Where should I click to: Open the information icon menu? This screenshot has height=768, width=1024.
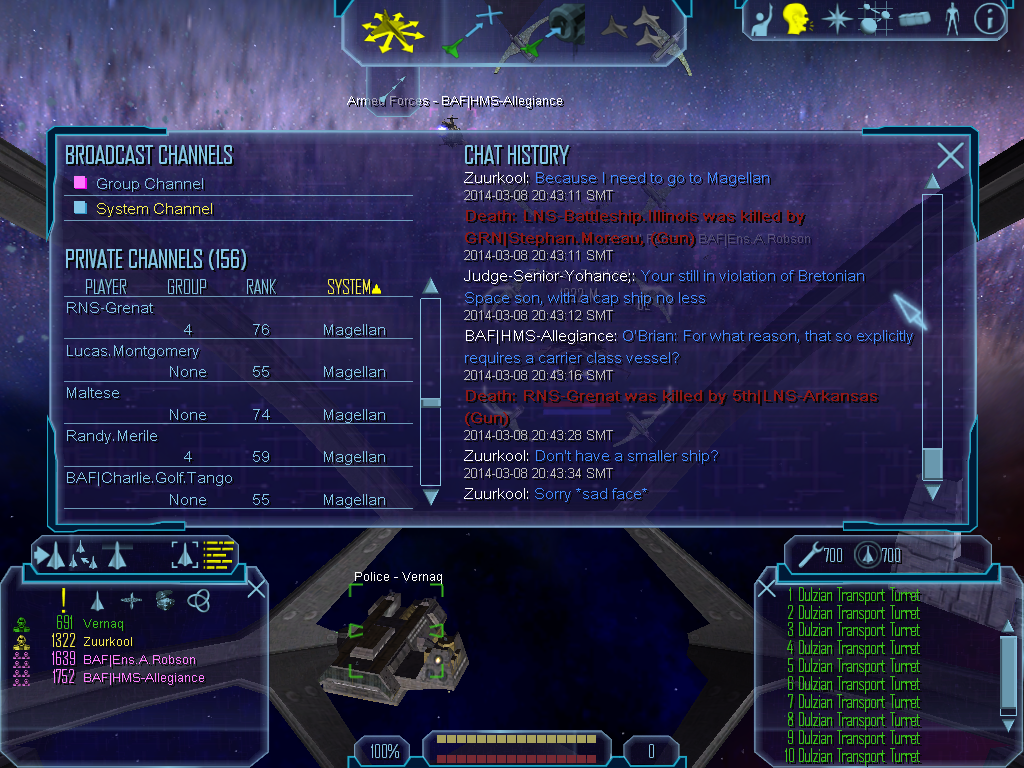[x=989, y=19]
